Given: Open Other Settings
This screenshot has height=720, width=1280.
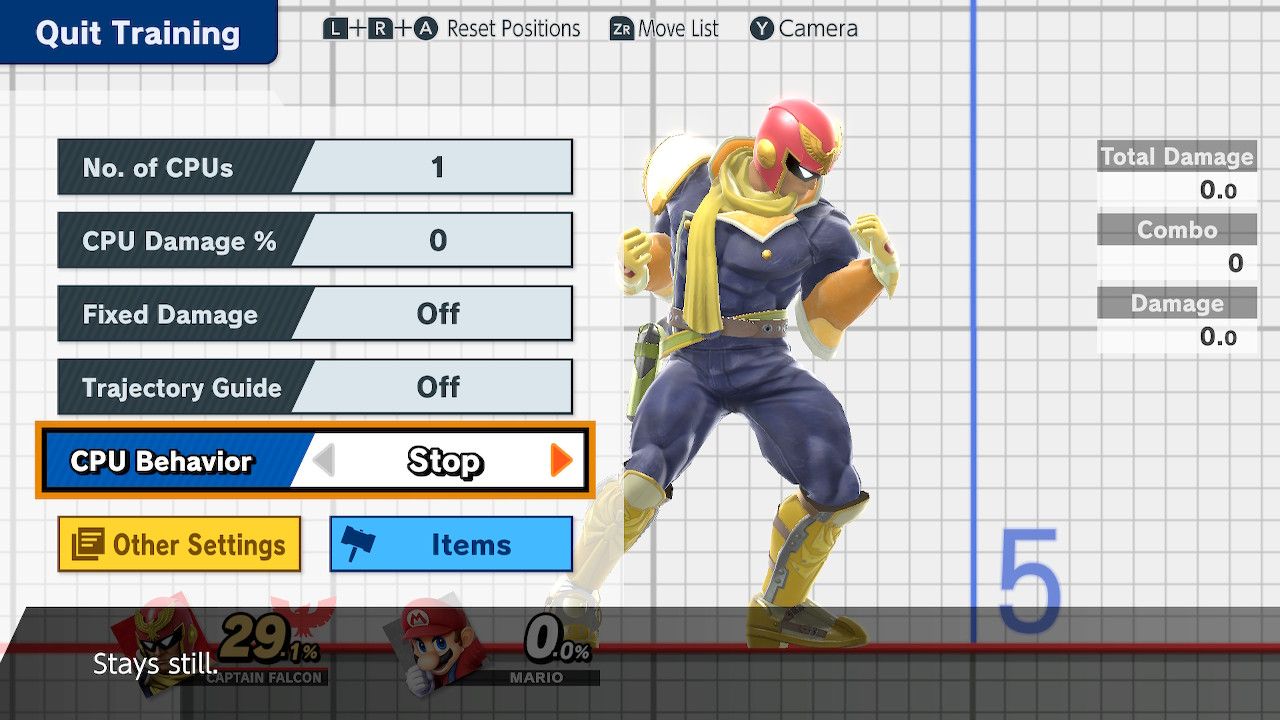Looking at the screenshot, I should pyautogui.click(x=179, y=544).
